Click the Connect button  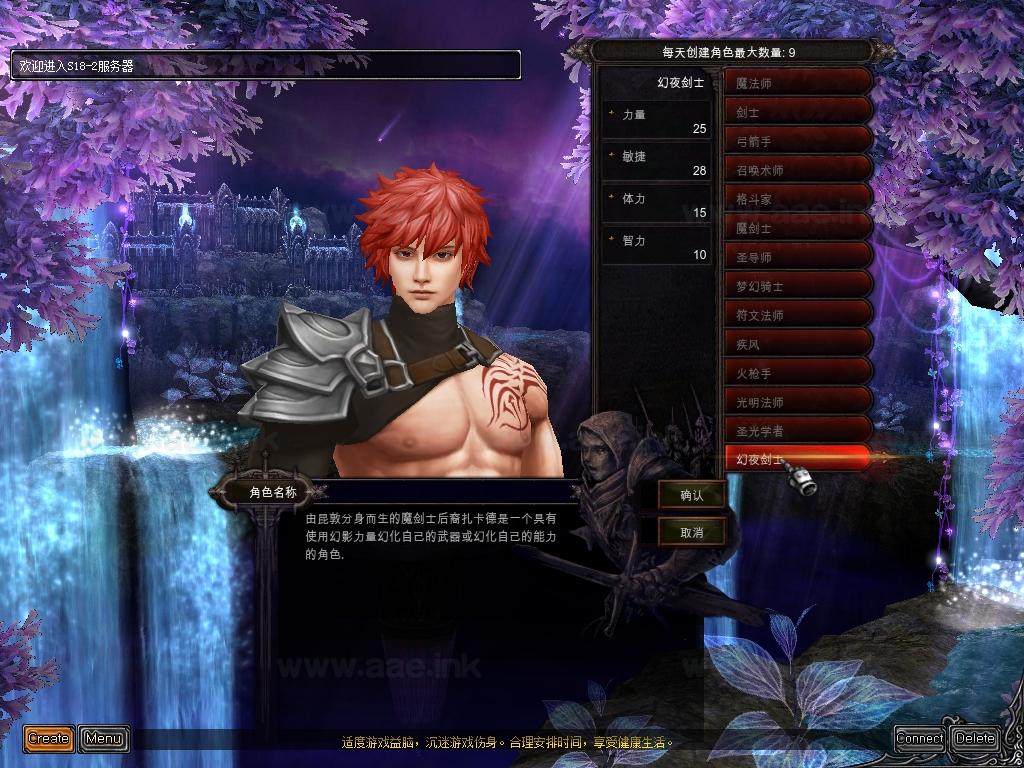[x=920, y=739]
